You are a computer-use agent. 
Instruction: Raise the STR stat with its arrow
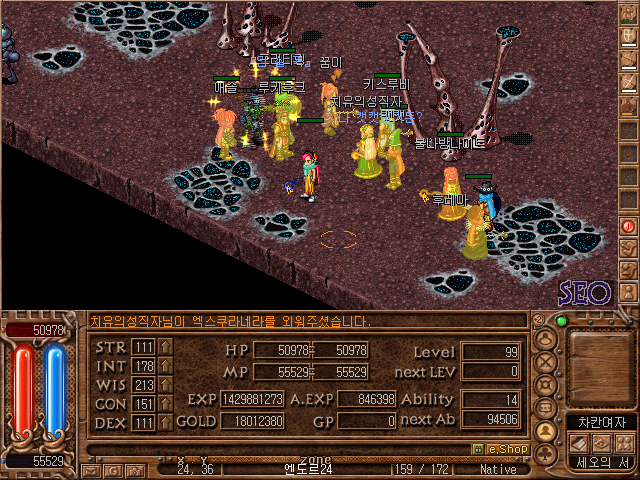(165, 347)
